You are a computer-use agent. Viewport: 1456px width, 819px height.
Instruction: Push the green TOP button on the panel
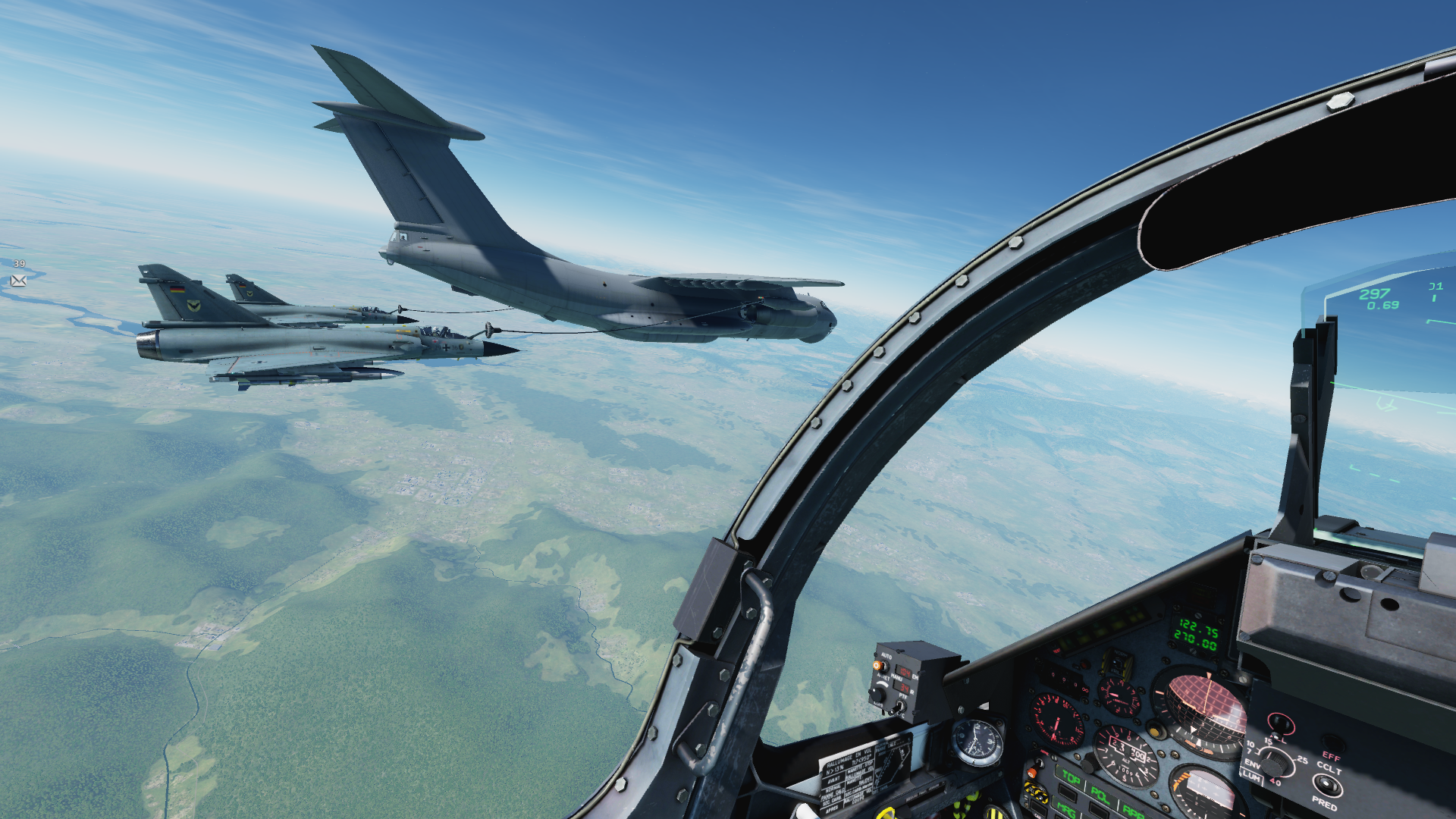(x=1071, y=778)
